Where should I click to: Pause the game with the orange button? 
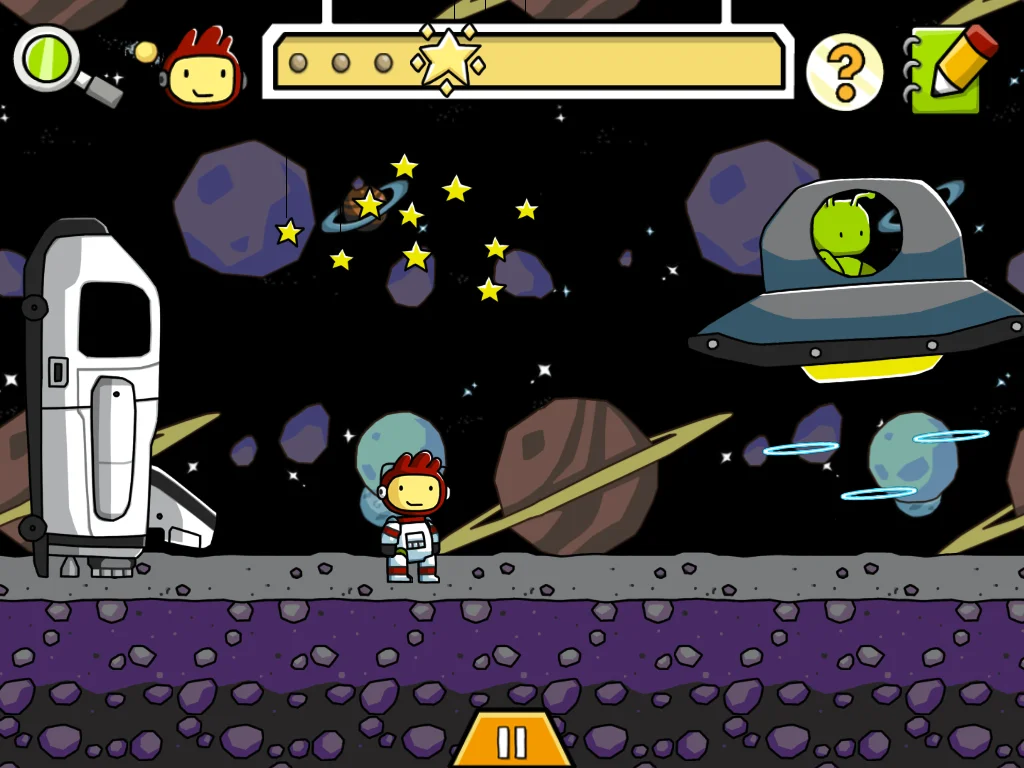511,741
